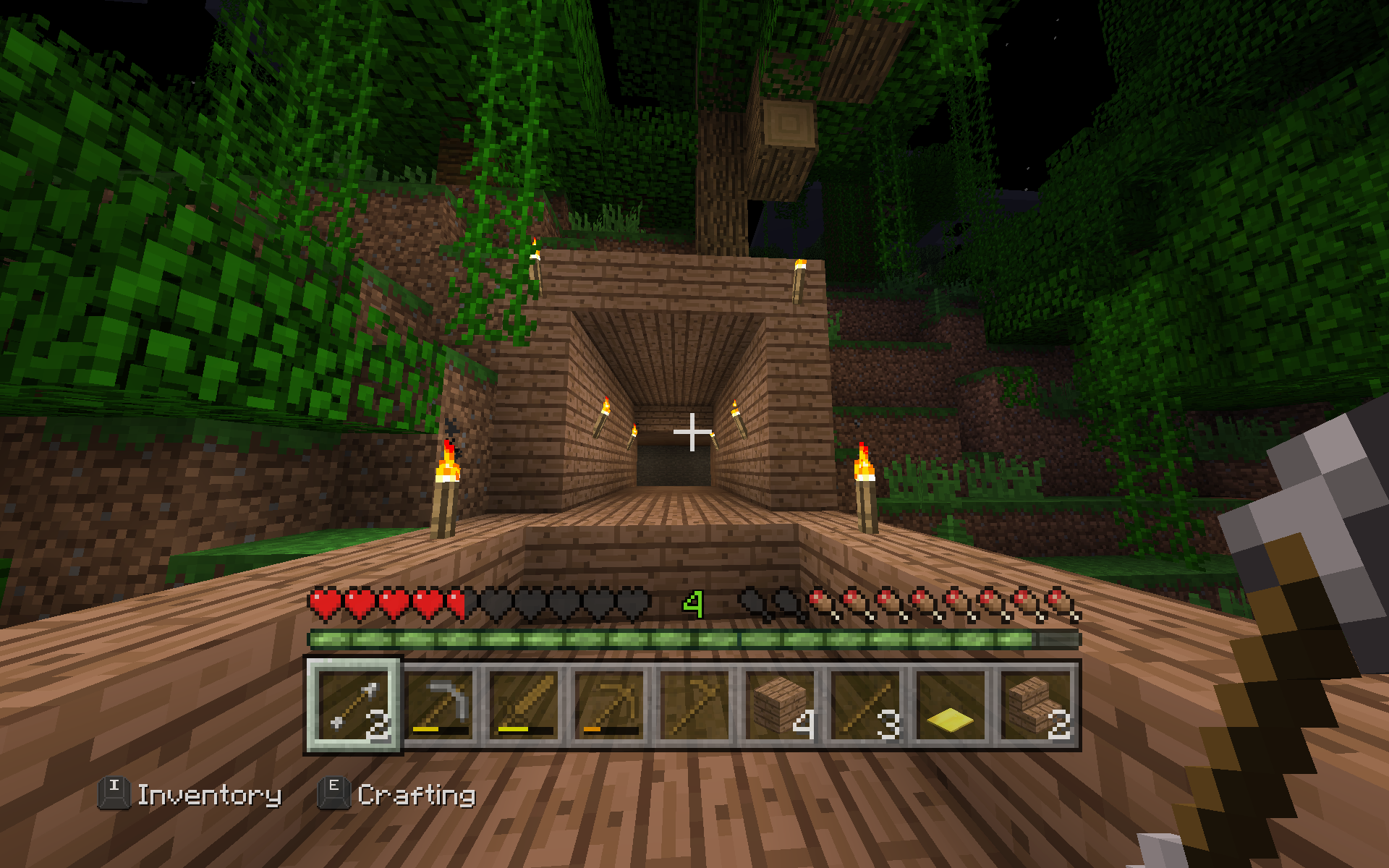
Task: Select the arrows hotbar slot
Action: [354, 705]
